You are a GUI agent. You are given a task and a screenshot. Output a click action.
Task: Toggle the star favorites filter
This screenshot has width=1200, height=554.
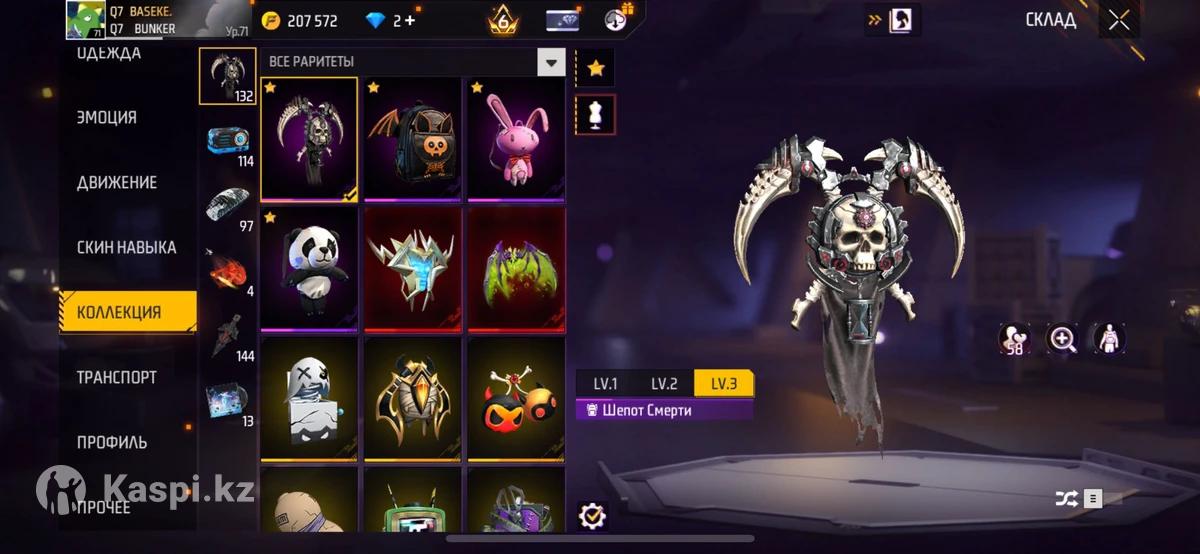pos(596,68)
